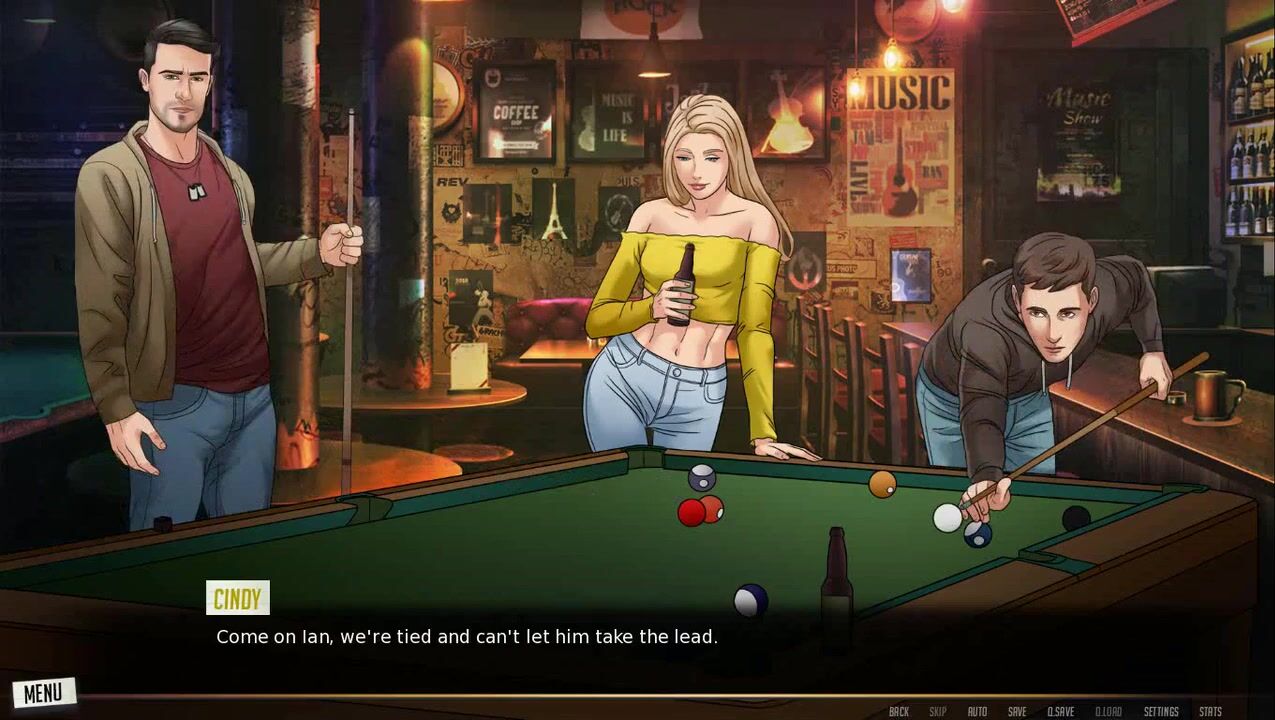Image resolution: width=1275 pixels, height=720 pixels.
Task: Click the SKIP dialogue button
Action: point(937,712)
